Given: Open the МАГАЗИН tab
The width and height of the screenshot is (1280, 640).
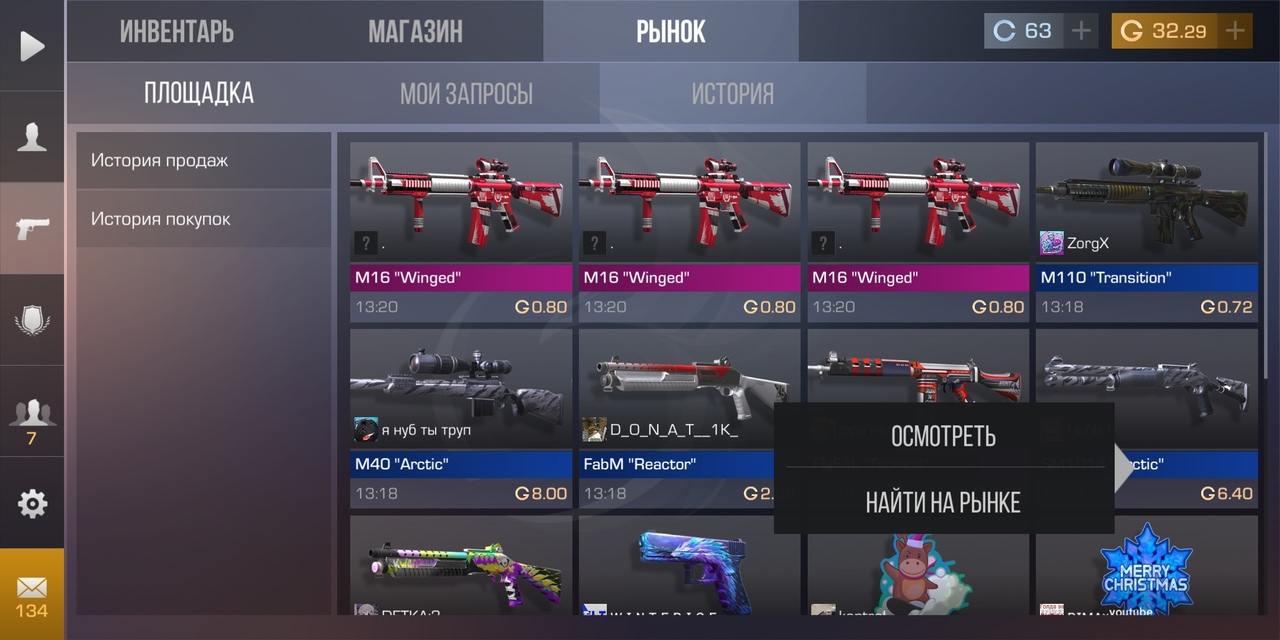Looking at the screenshot, I should click(x=415, y=31).
